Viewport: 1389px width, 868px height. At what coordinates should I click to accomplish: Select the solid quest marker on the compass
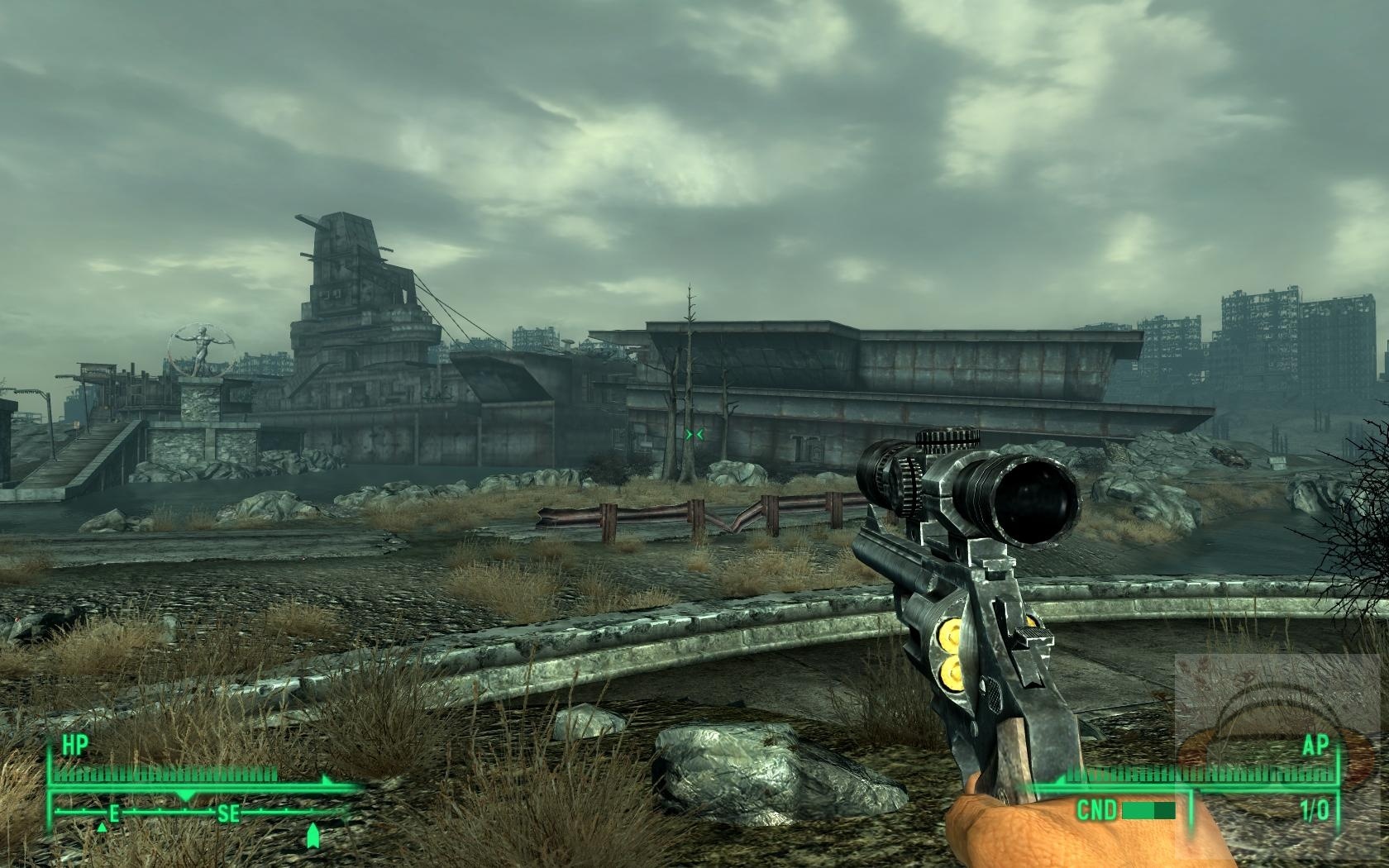pyautogui.click(x=313, y=836)
